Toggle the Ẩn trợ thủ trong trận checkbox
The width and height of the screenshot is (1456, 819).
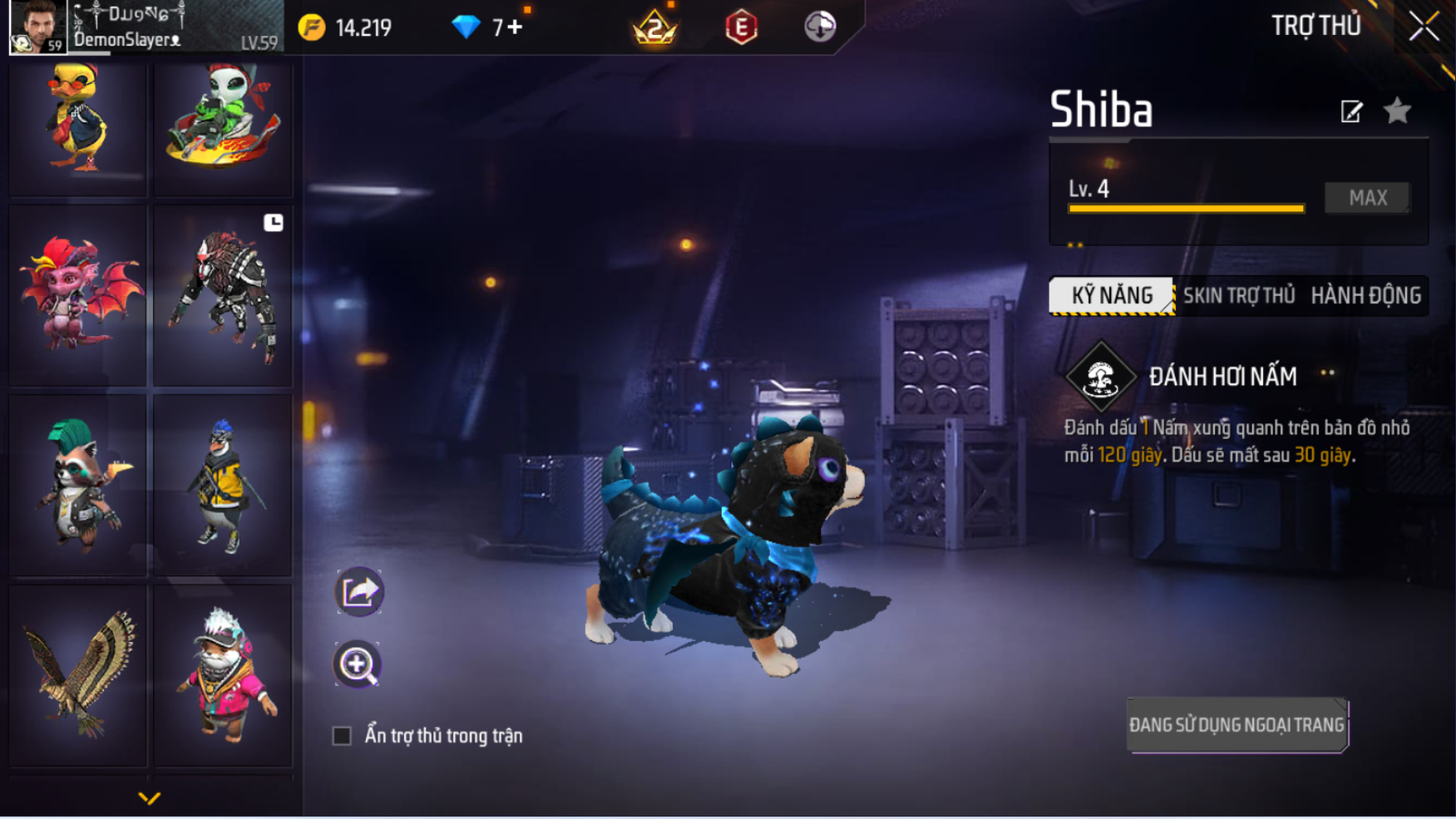point(342,736)
